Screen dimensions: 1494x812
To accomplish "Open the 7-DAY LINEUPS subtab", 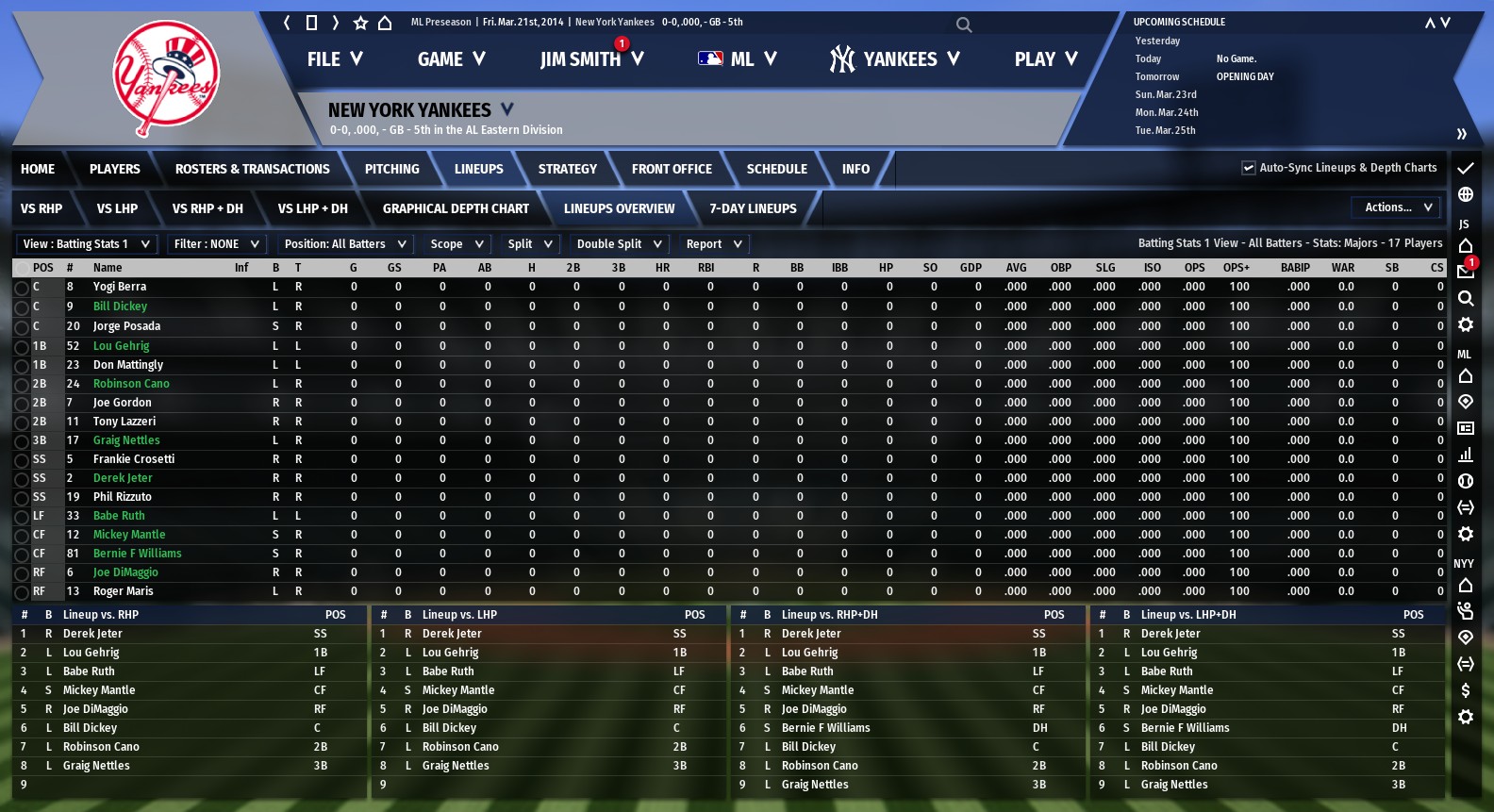I will point(753,208).
